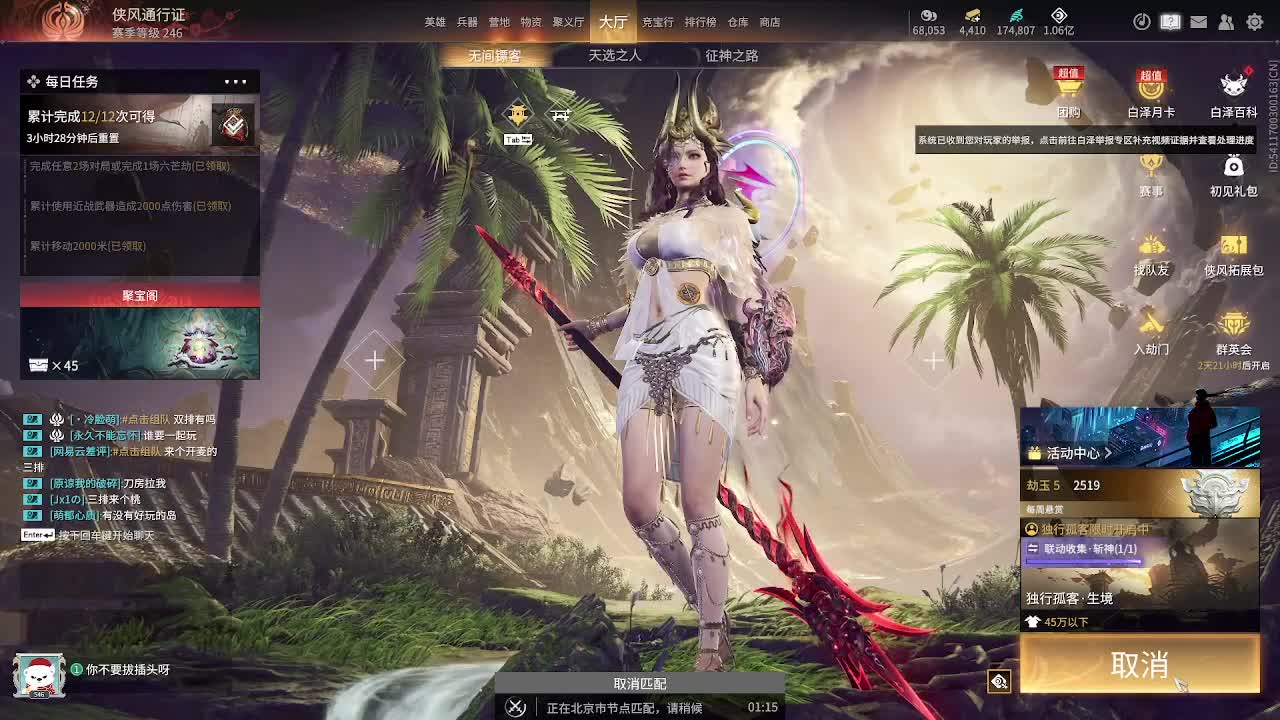Cancel matchmaking via 取消匹配
This screenshot has width=1280, height=720.
(x=640, y=684)
